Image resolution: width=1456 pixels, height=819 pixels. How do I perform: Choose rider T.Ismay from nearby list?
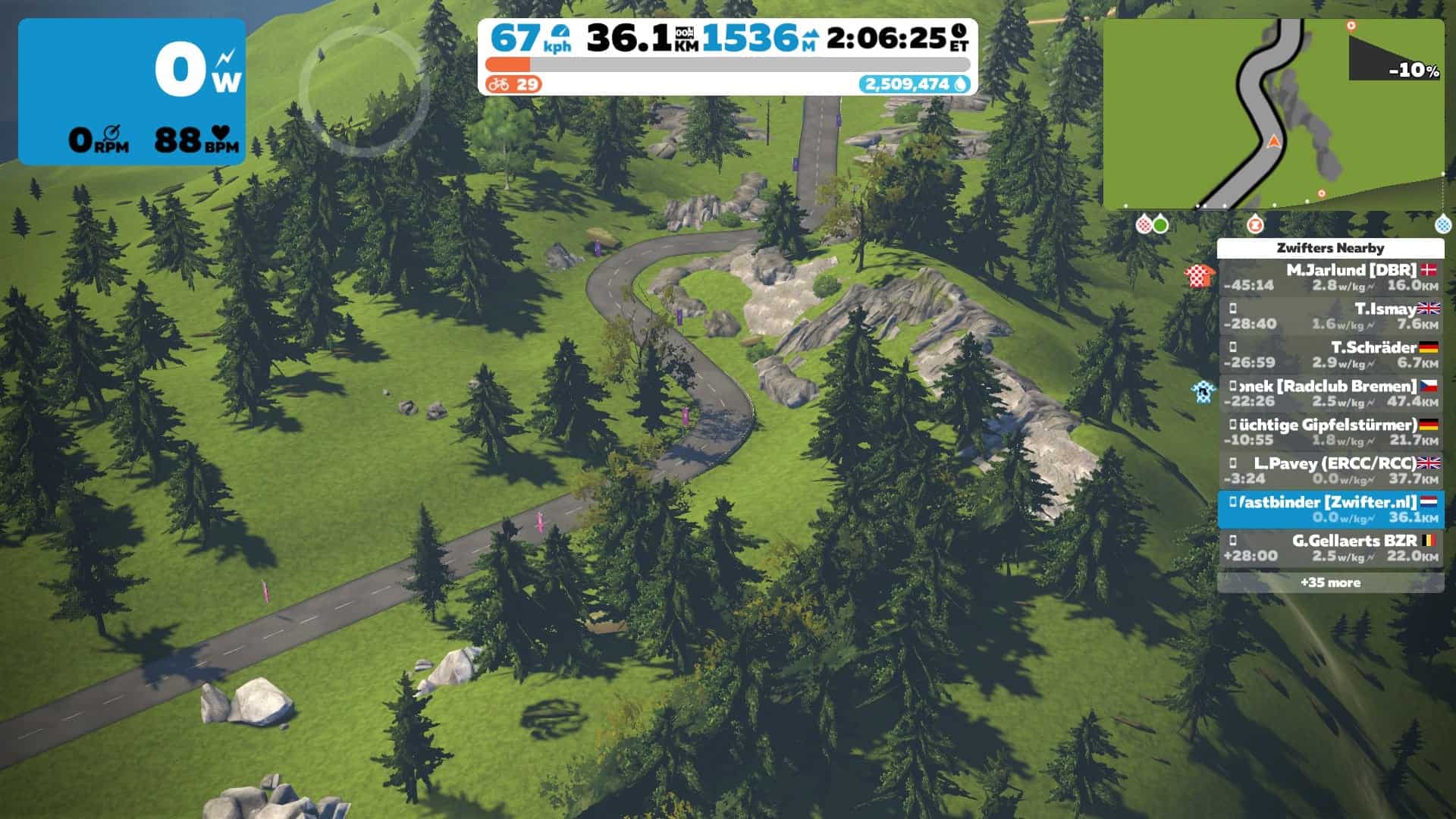click(1330, 316)
